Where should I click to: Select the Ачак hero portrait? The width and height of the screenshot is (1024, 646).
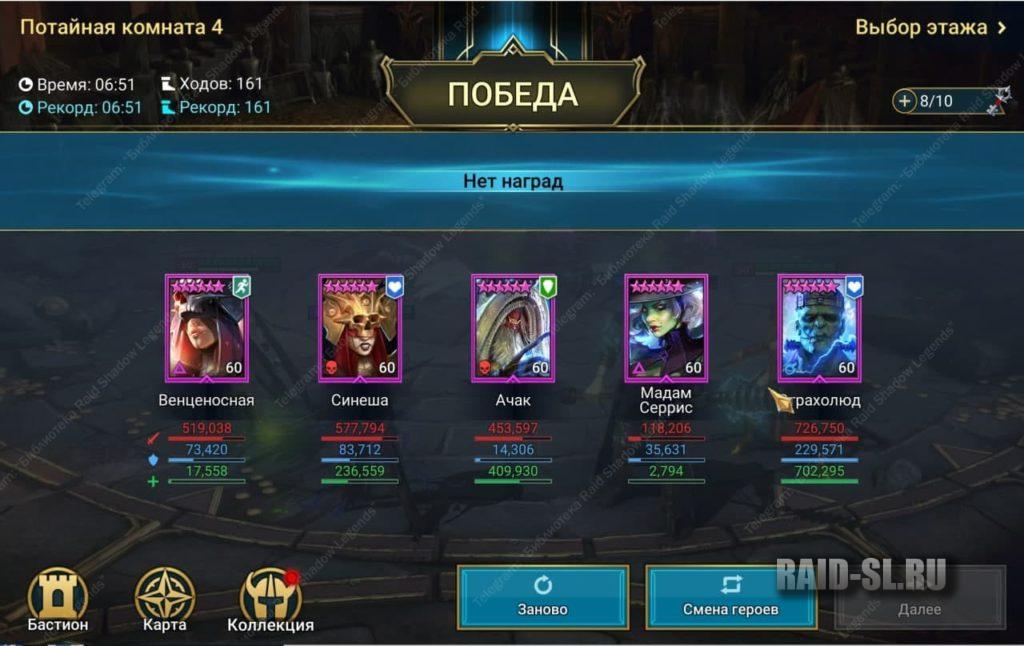(x=513, y=328)
